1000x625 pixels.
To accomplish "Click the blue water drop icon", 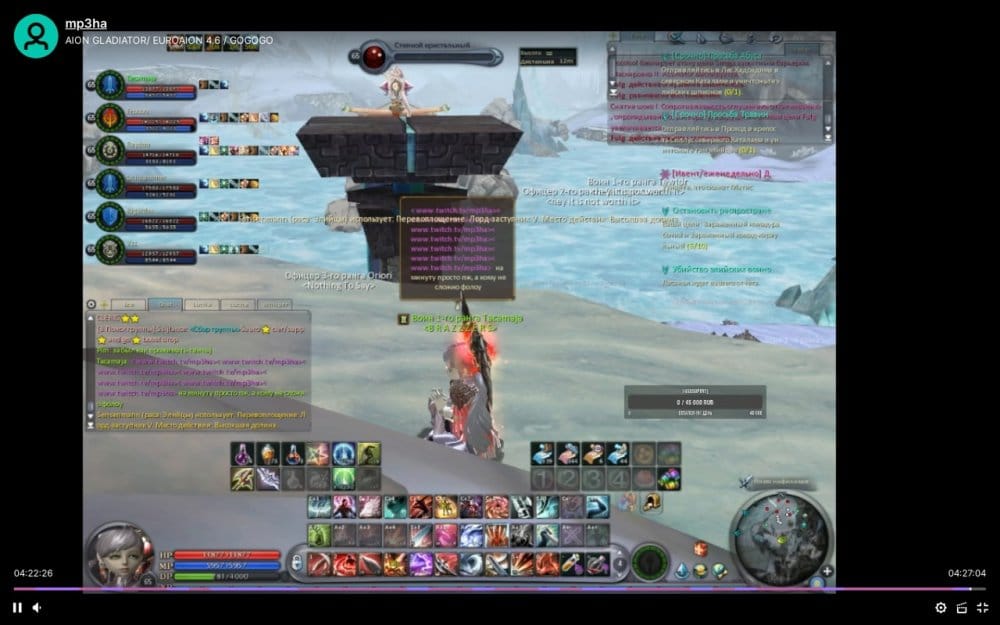I will click(x=682, y=570).
